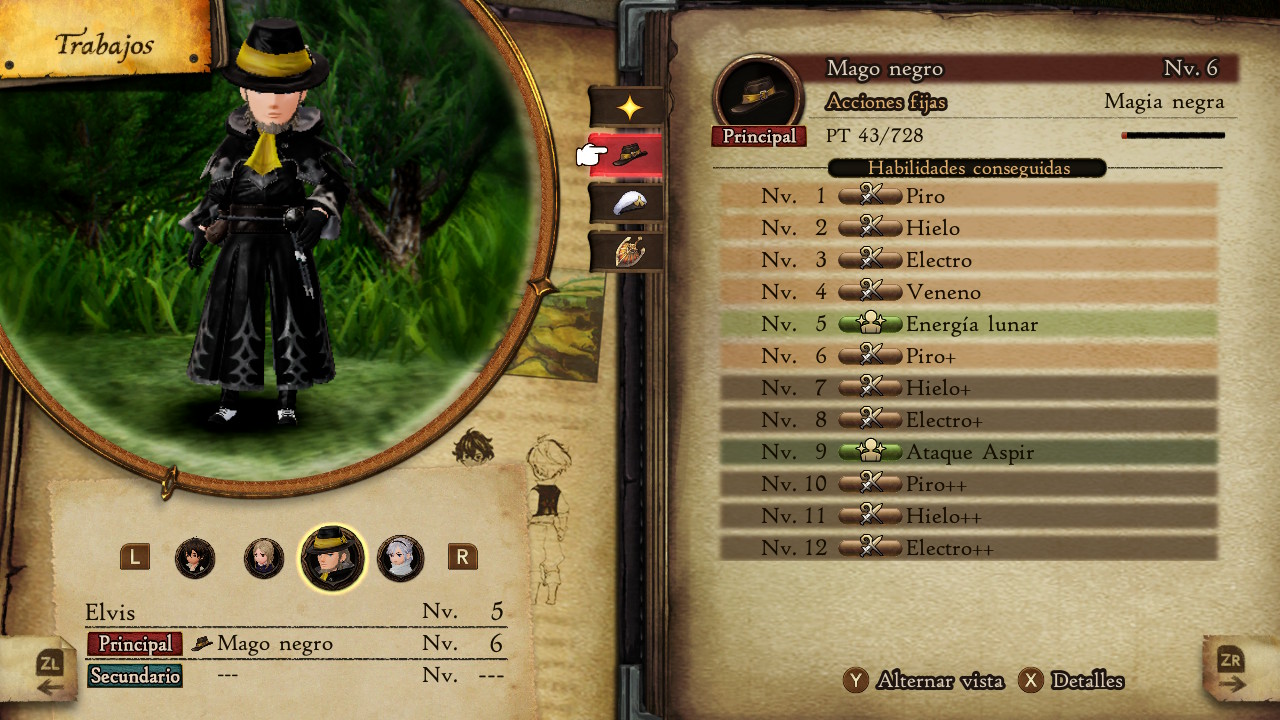
Task: Choose the blonde woman character portrait
Action: 264,558
